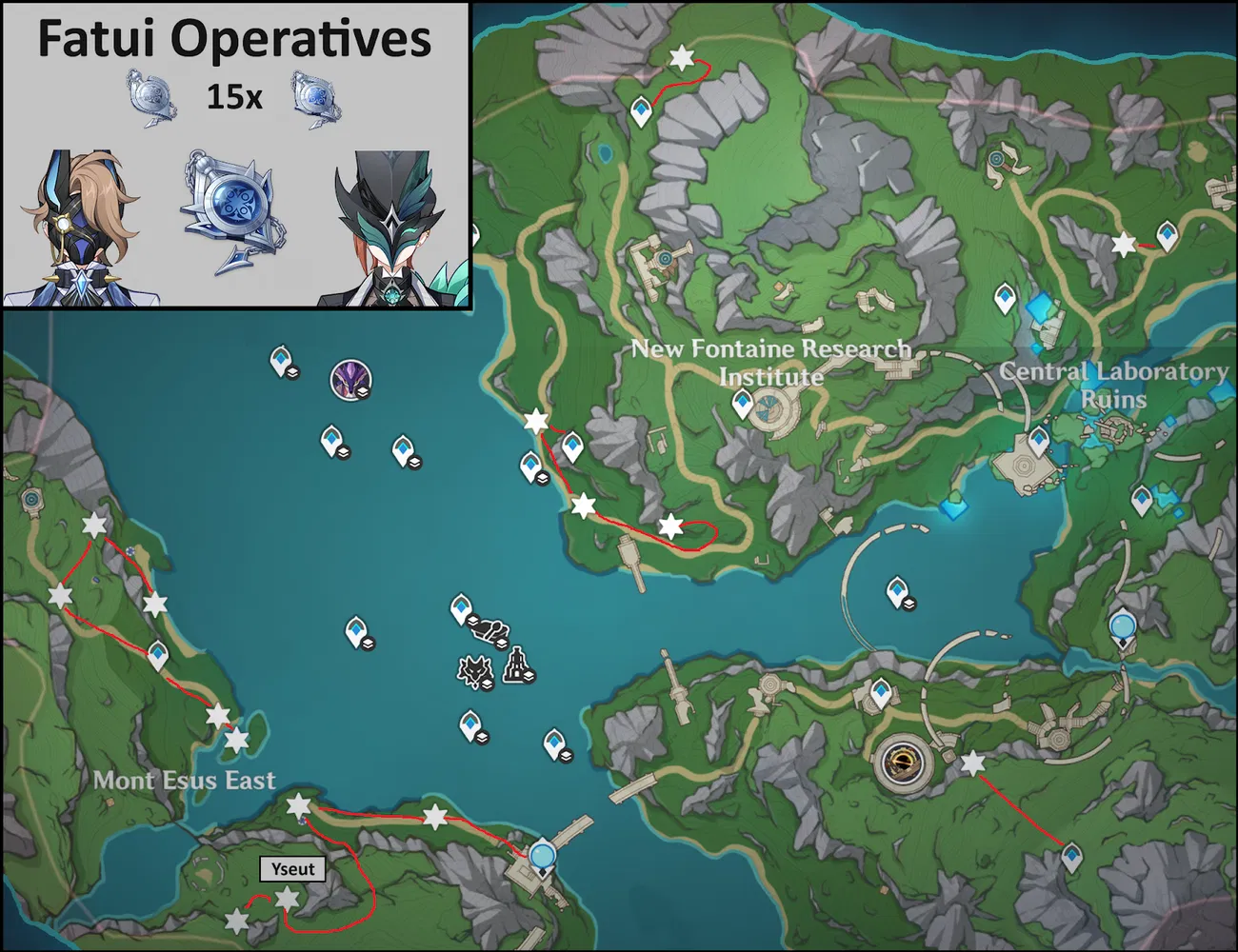Toggle the stacked-layers badge under the wolf icon

(487, 684)
